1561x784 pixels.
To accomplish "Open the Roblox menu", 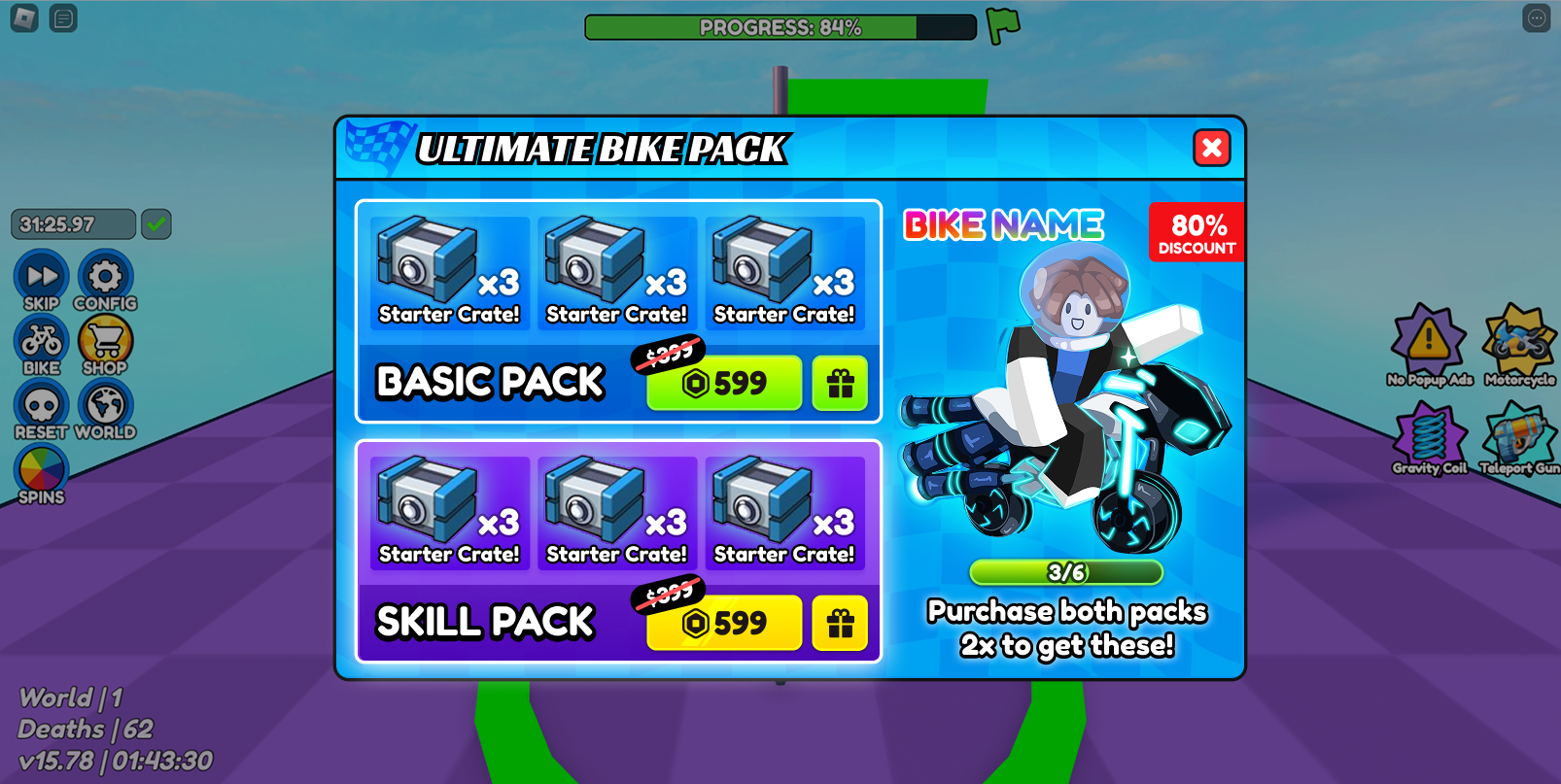I will [x=24, y=18].
